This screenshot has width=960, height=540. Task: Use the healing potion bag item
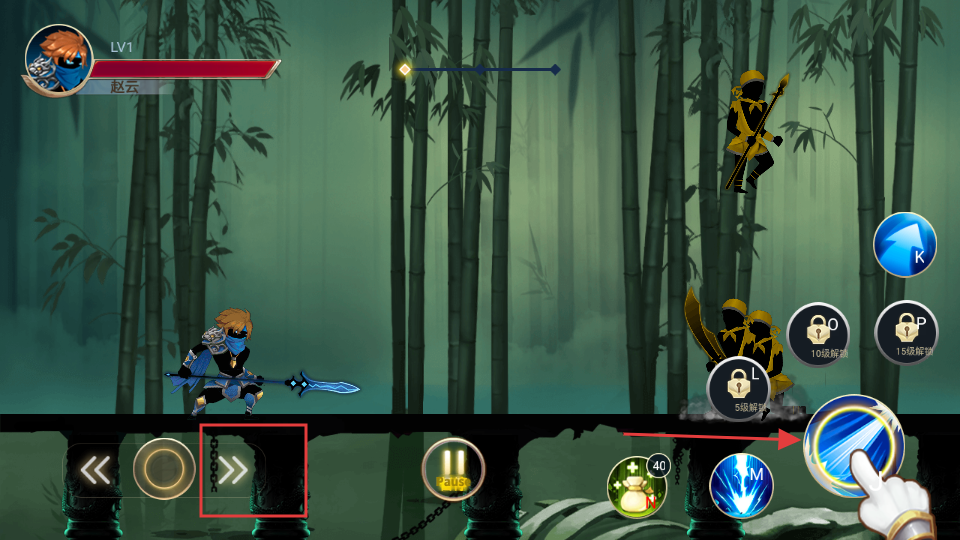point(637,487)
